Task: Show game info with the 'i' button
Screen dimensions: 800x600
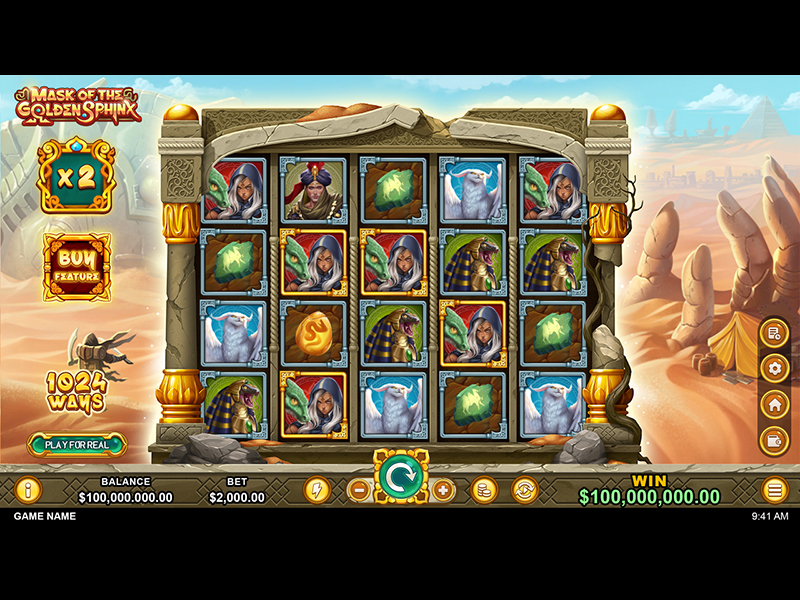Action: tap(27, 490)
